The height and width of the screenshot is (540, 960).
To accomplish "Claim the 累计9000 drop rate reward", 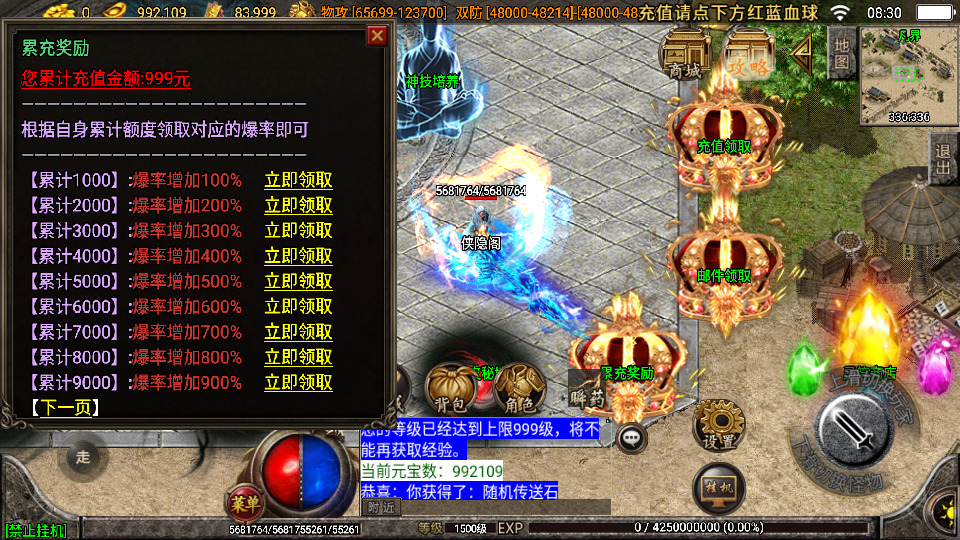I will coord(298,383).
